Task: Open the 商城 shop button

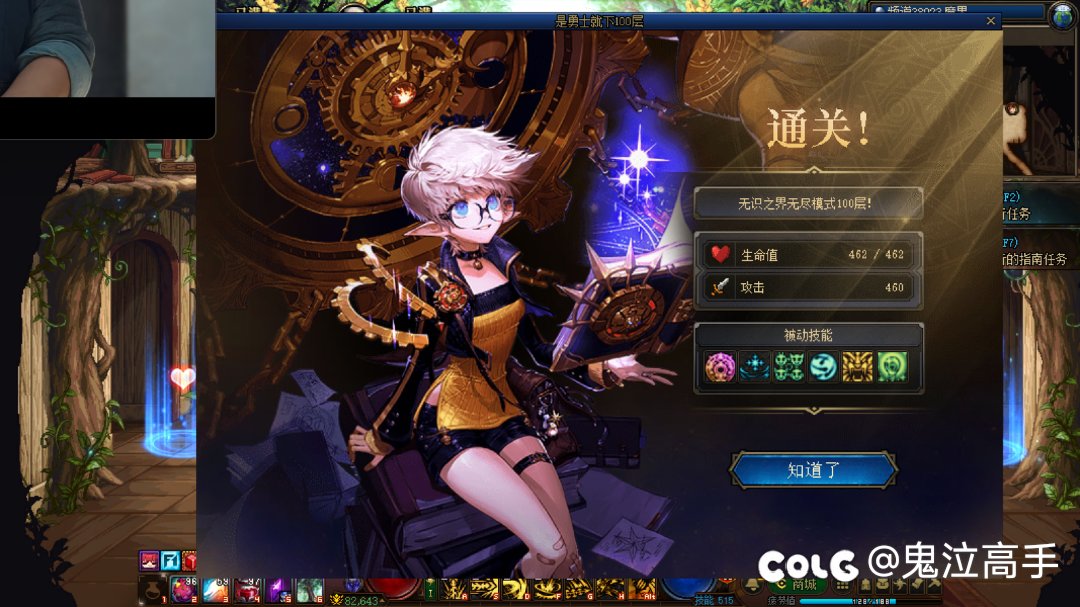Action: 796,585
